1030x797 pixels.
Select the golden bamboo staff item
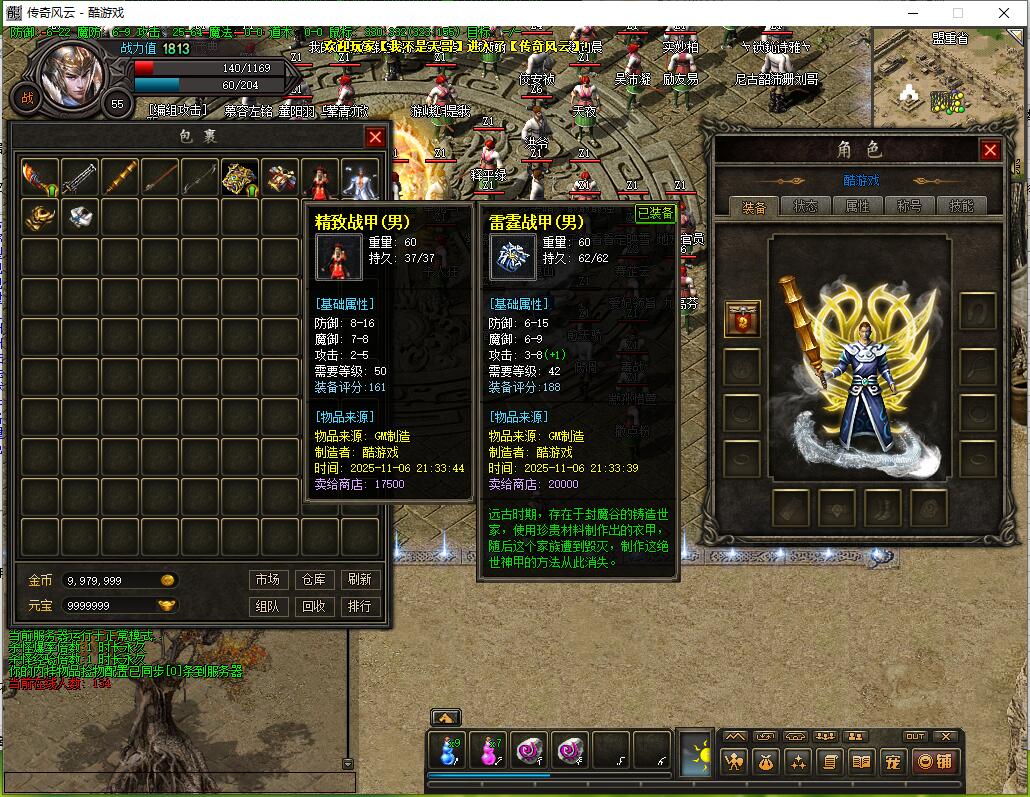(x=120, y=178)
